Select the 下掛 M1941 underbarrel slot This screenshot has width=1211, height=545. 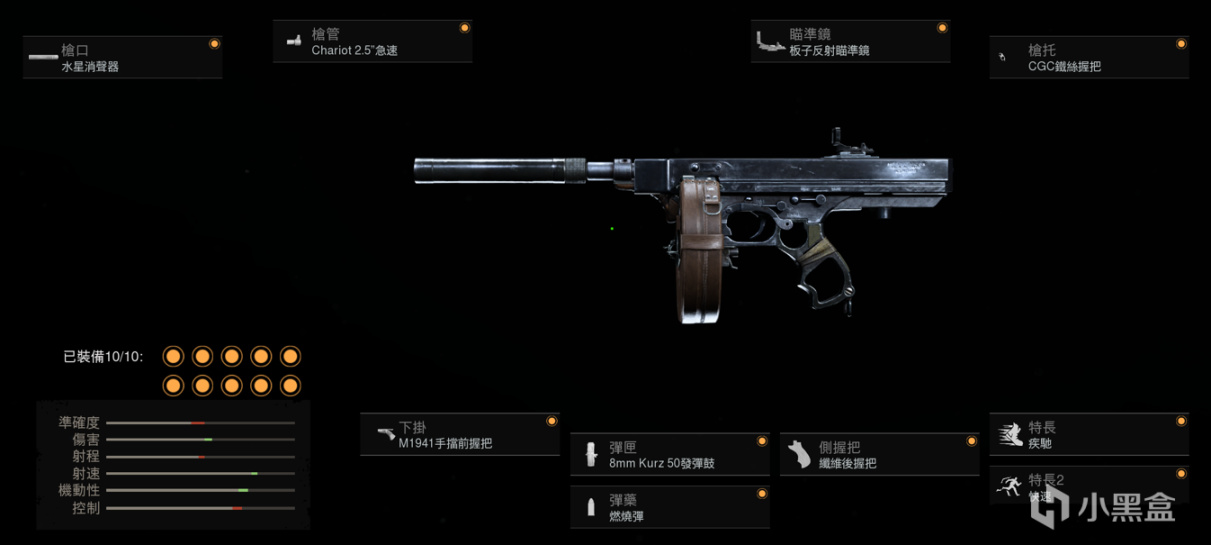coord(459,435)
